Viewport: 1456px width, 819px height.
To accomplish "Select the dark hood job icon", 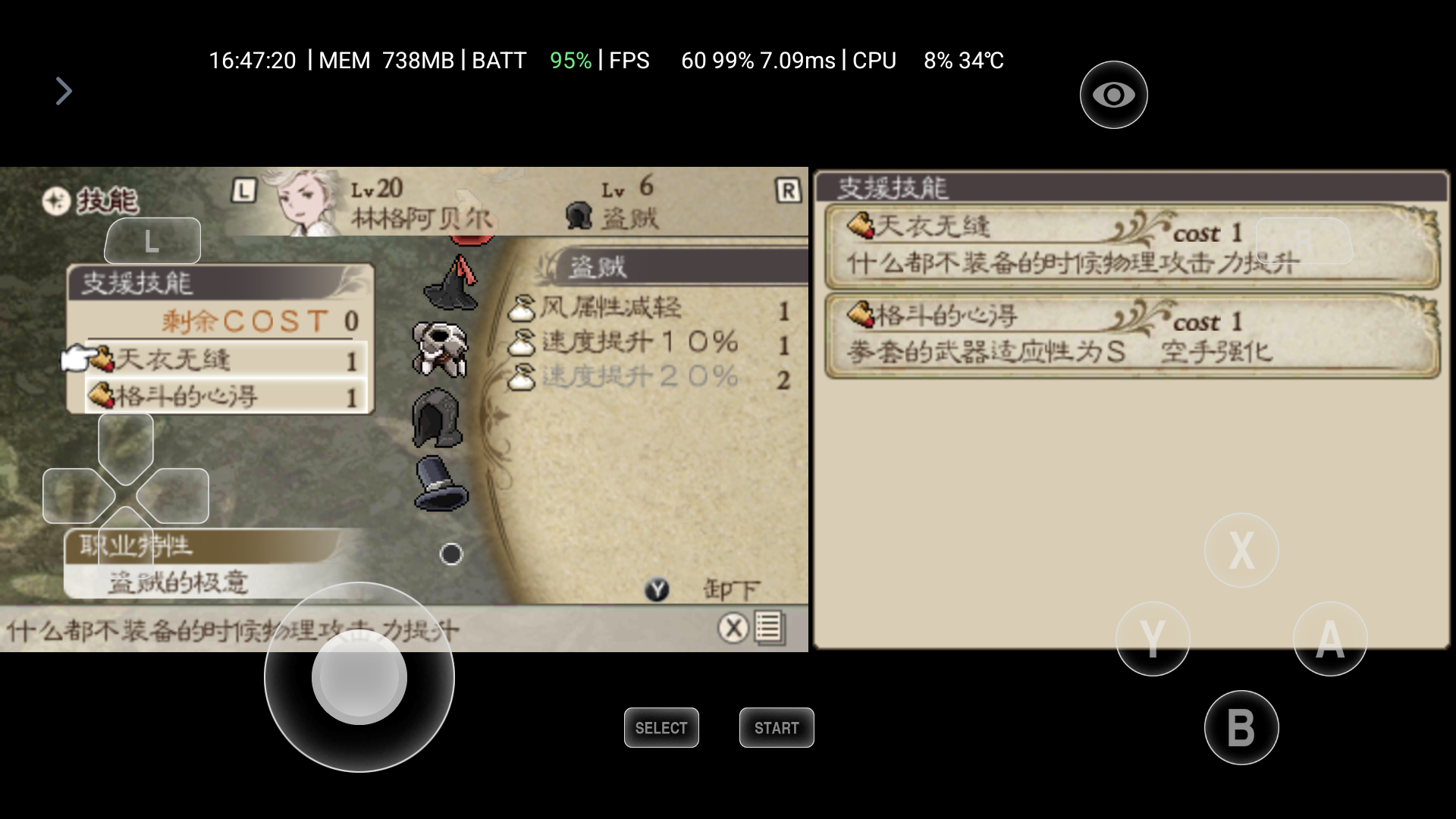I will (x=440, y=419).
